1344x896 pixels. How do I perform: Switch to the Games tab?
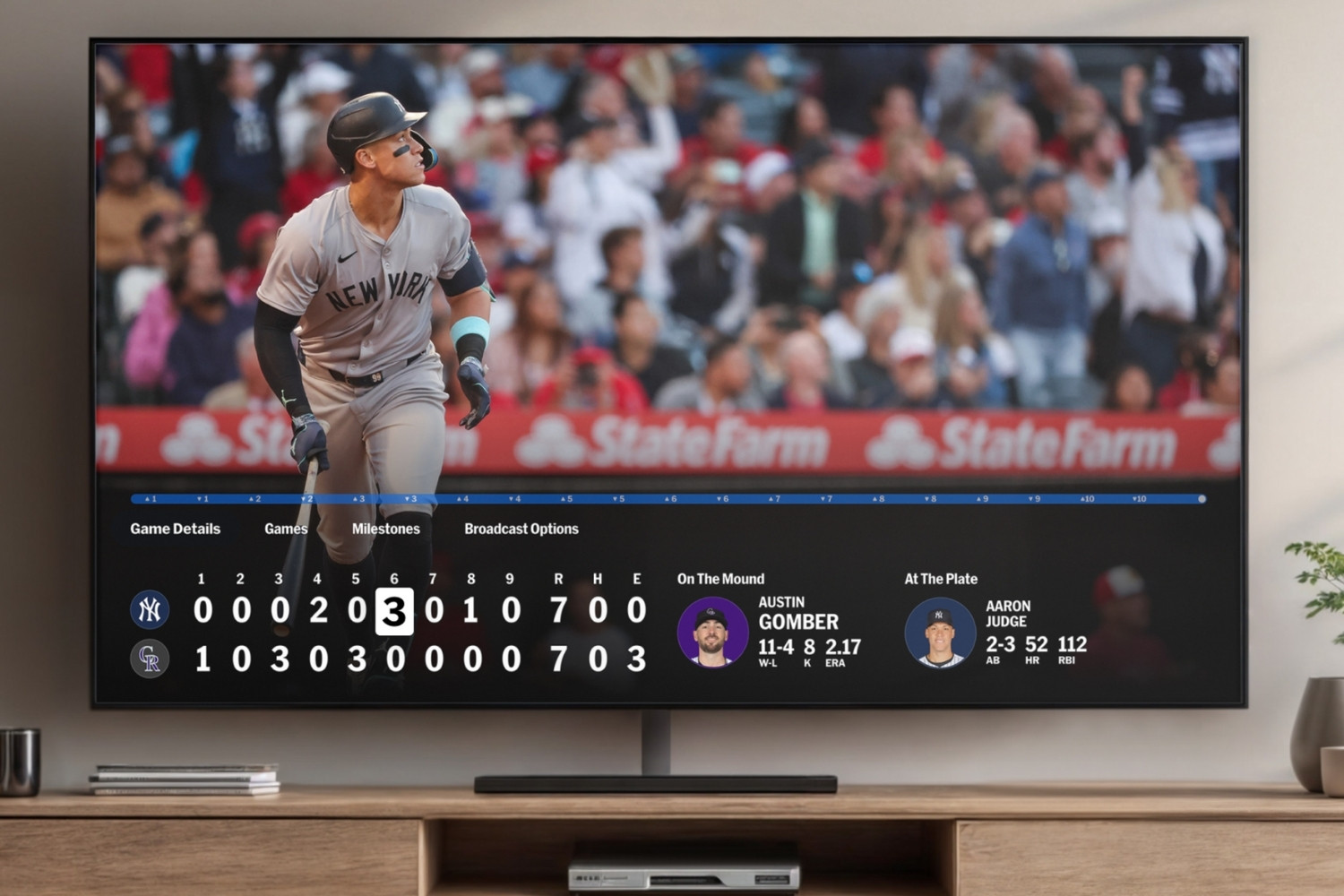tap(286, 529)
